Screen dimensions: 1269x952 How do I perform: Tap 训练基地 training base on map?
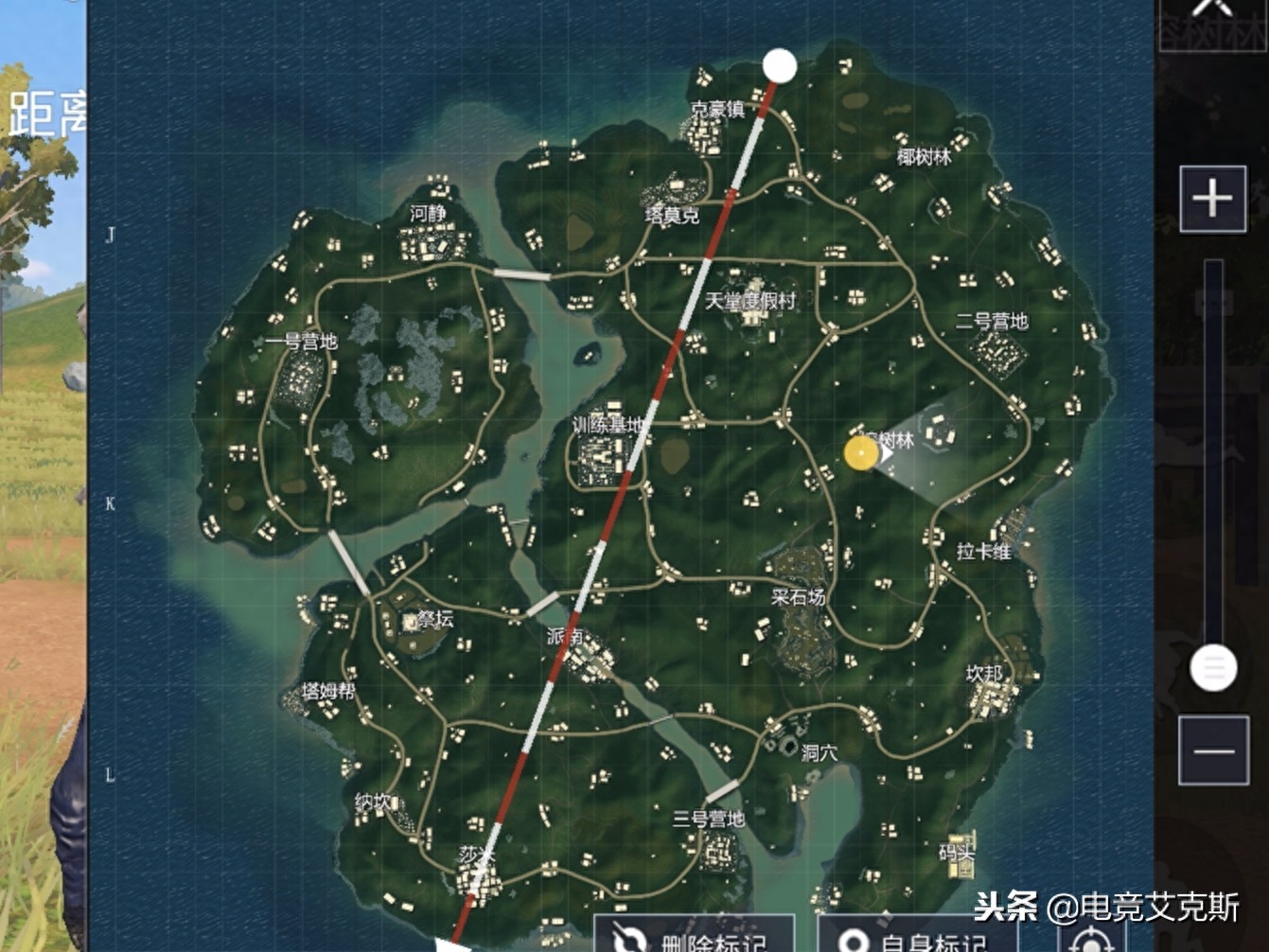pos(606,425)
